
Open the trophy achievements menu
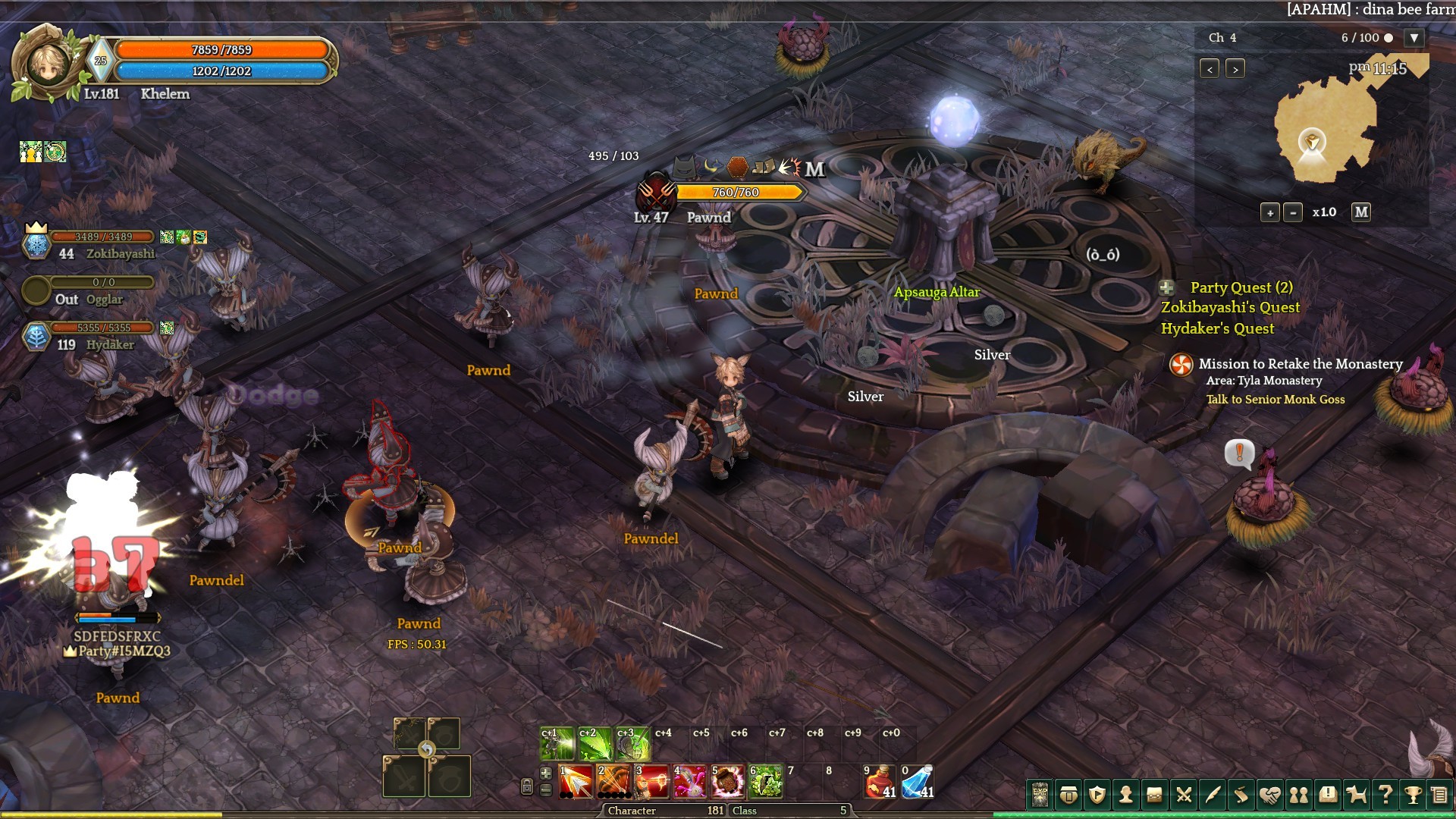(1413, 795)
